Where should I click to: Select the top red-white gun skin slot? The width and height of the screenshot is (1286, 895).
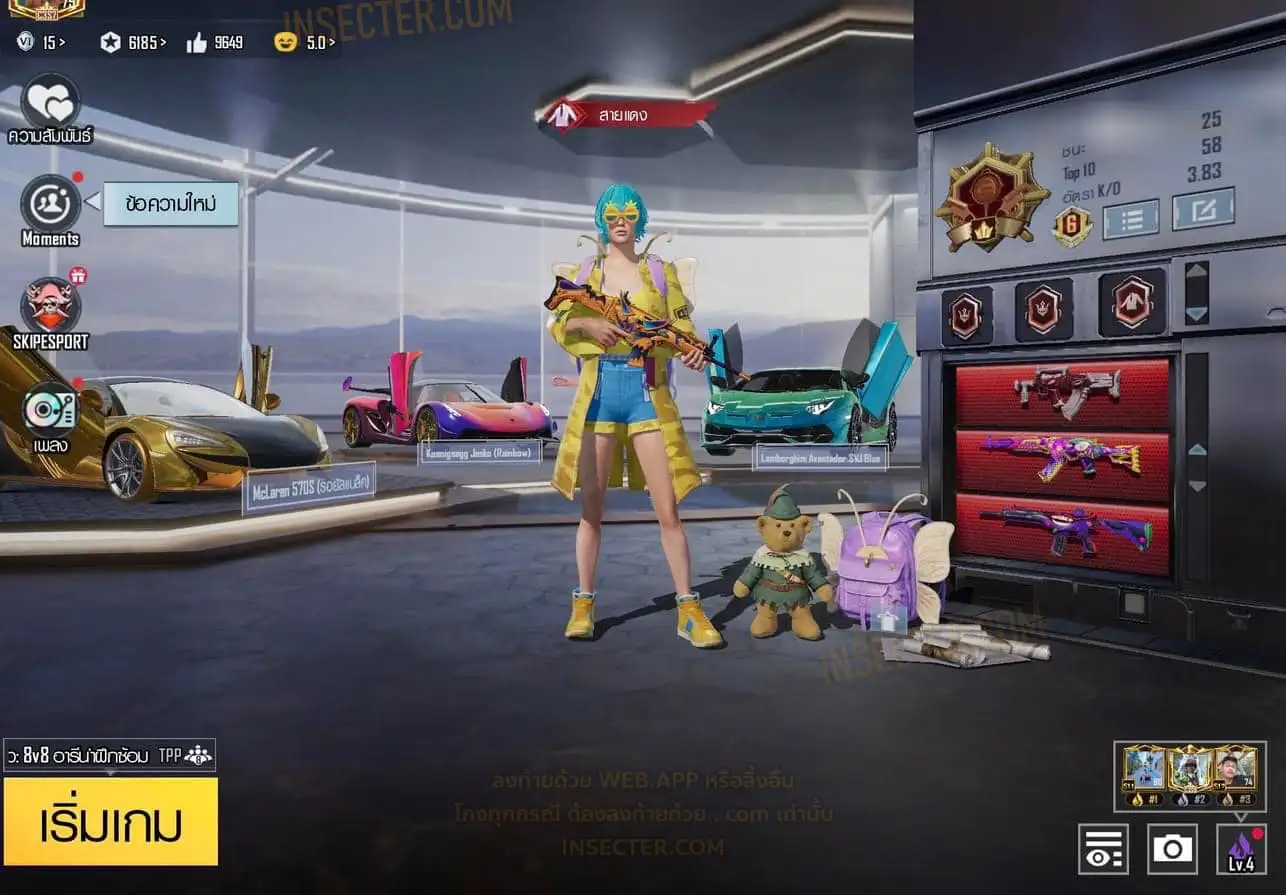click(x=1062, y=393)
